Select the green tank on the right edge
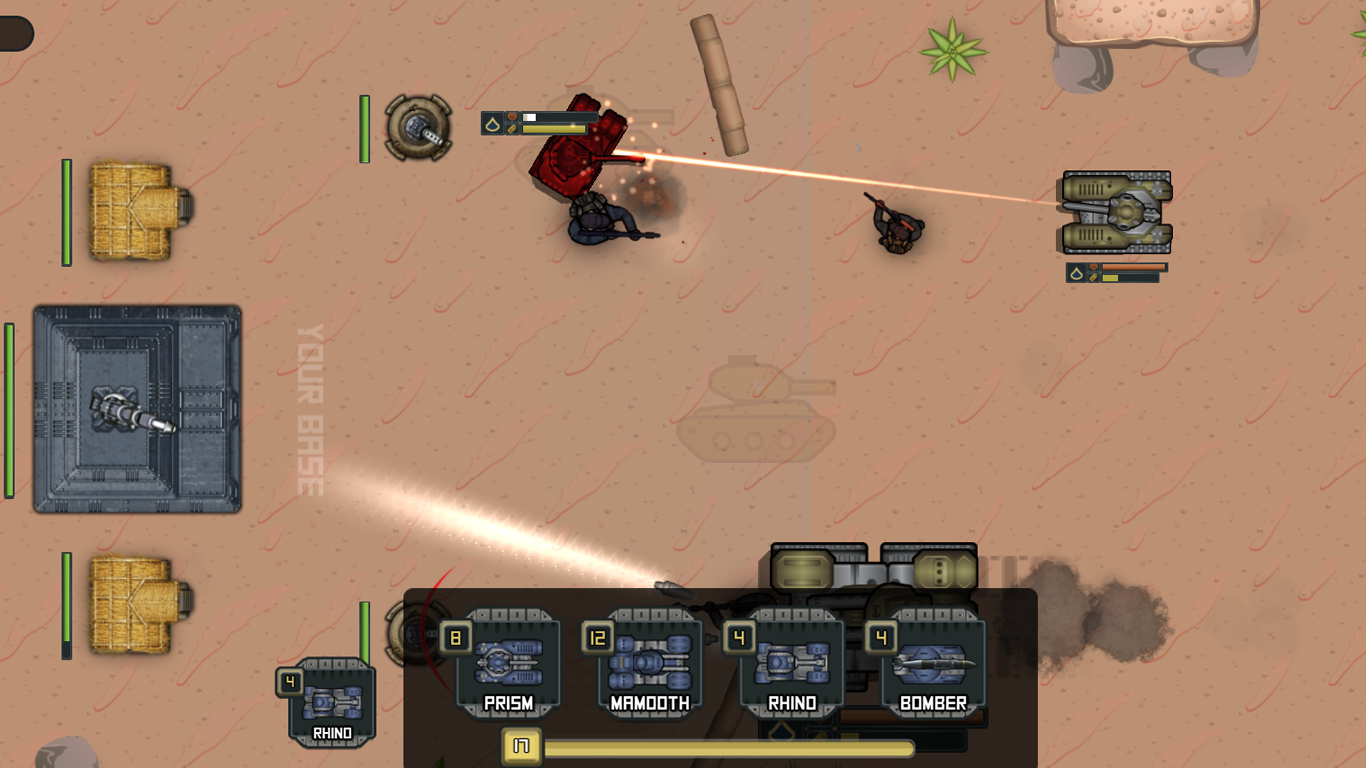The width and height of the screenshot is (1366, 768). tap(1117, 210)
